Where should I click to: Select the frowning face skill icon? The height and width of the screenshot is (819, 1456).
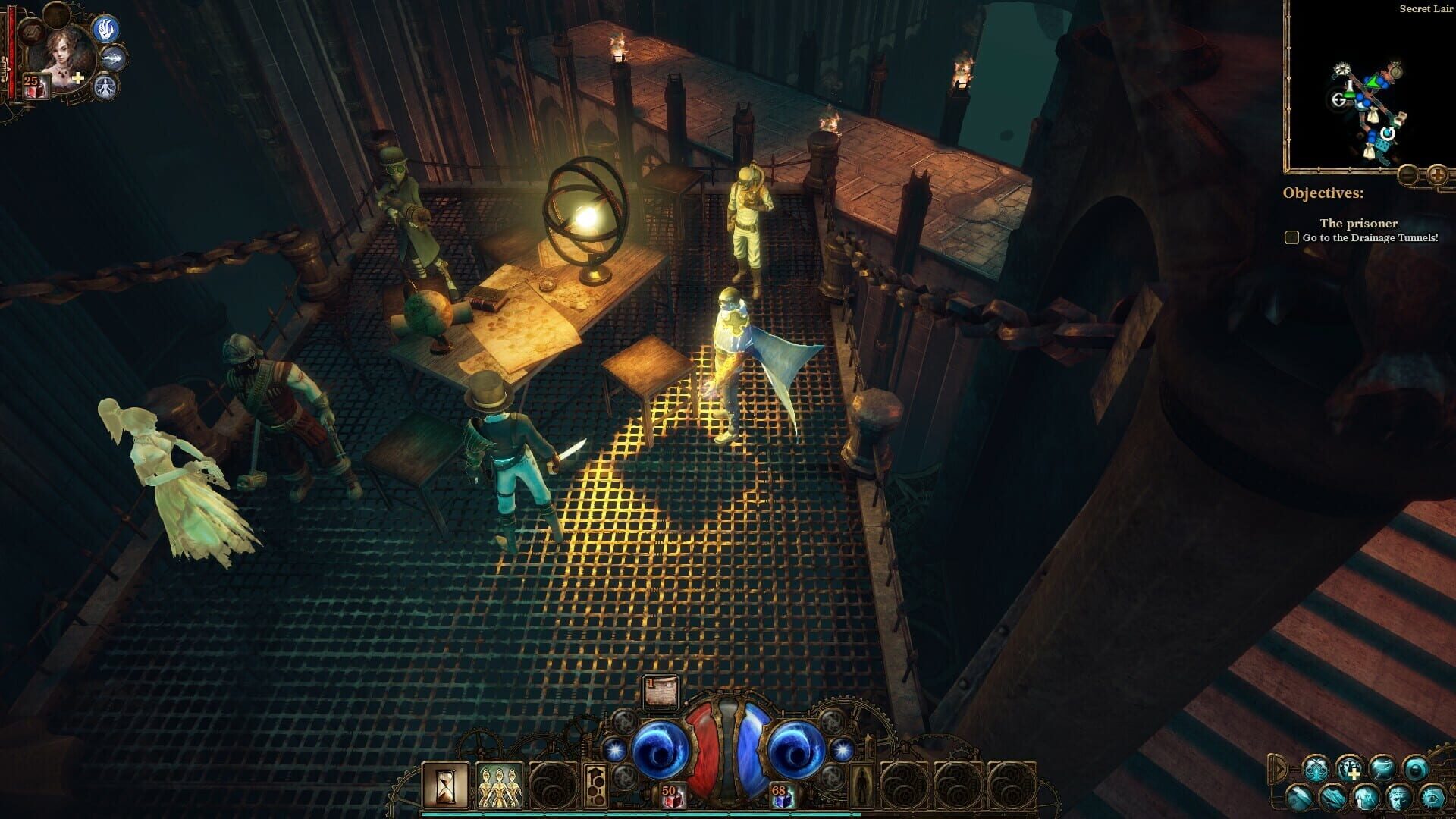(1399, 799)
